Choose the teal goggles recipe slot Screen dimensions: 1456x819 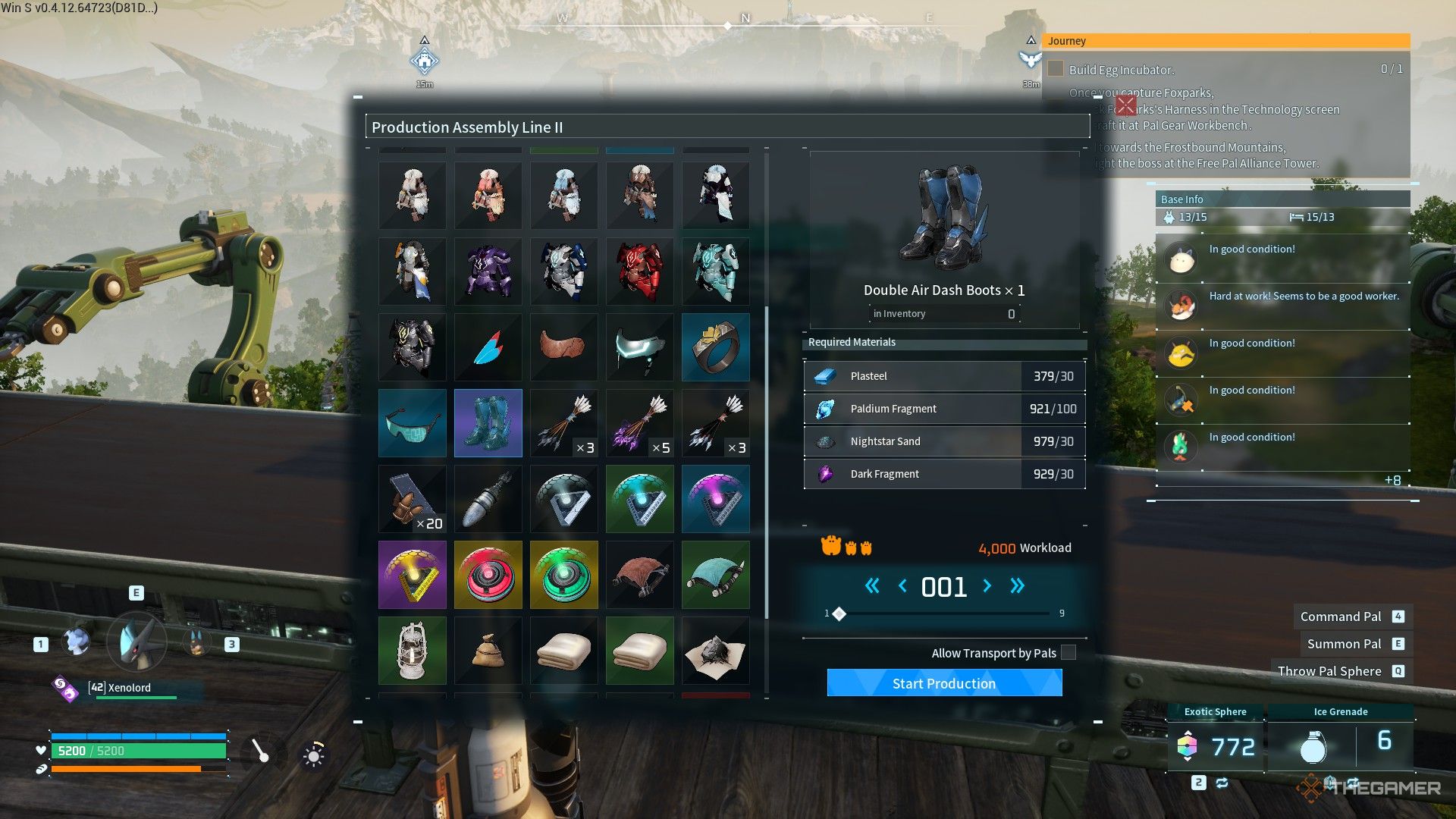click(x=413, y=423)
